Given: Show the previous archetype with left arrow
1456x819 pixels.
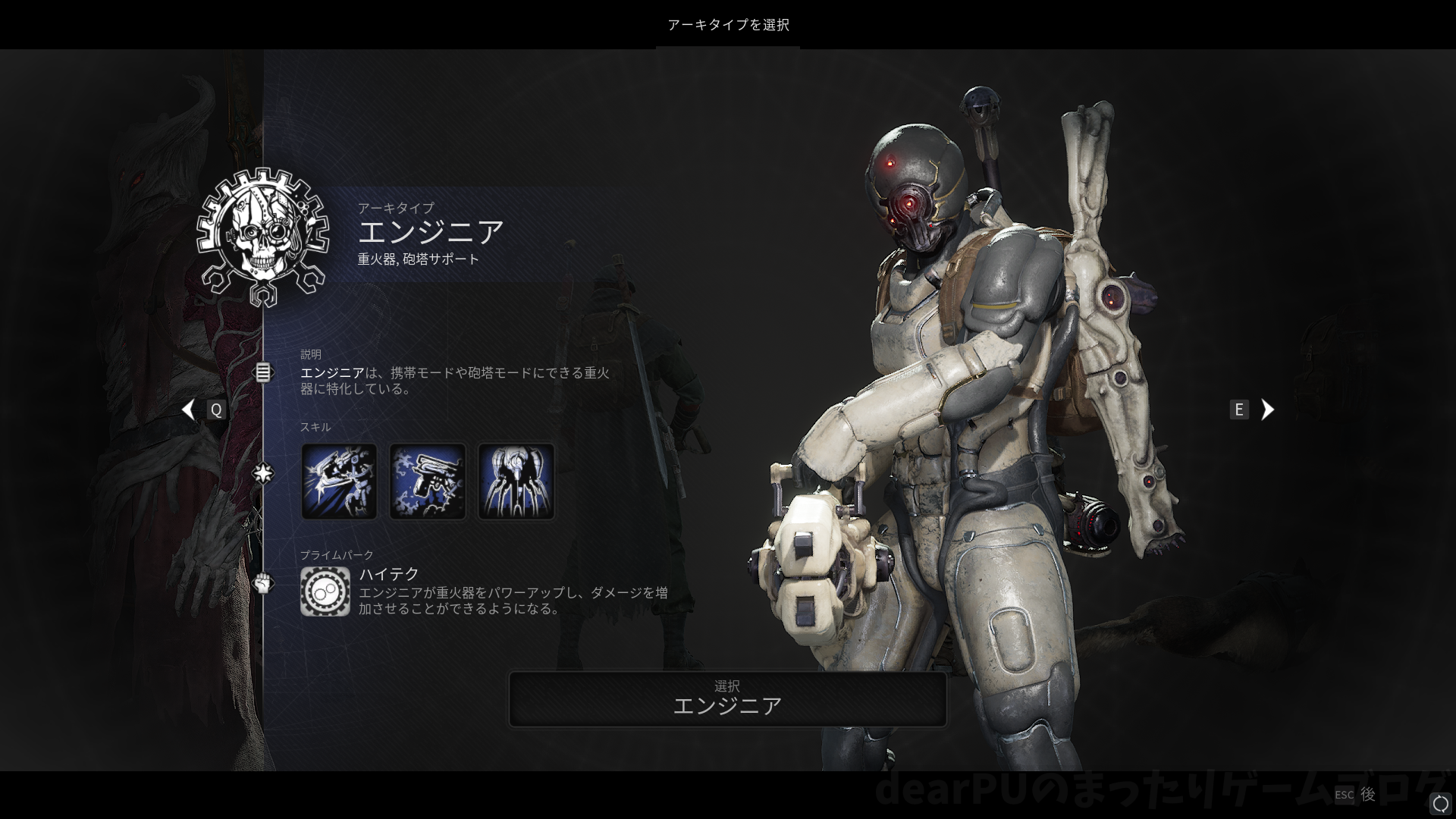Looking at the screenshot, I should coord(189,409).
